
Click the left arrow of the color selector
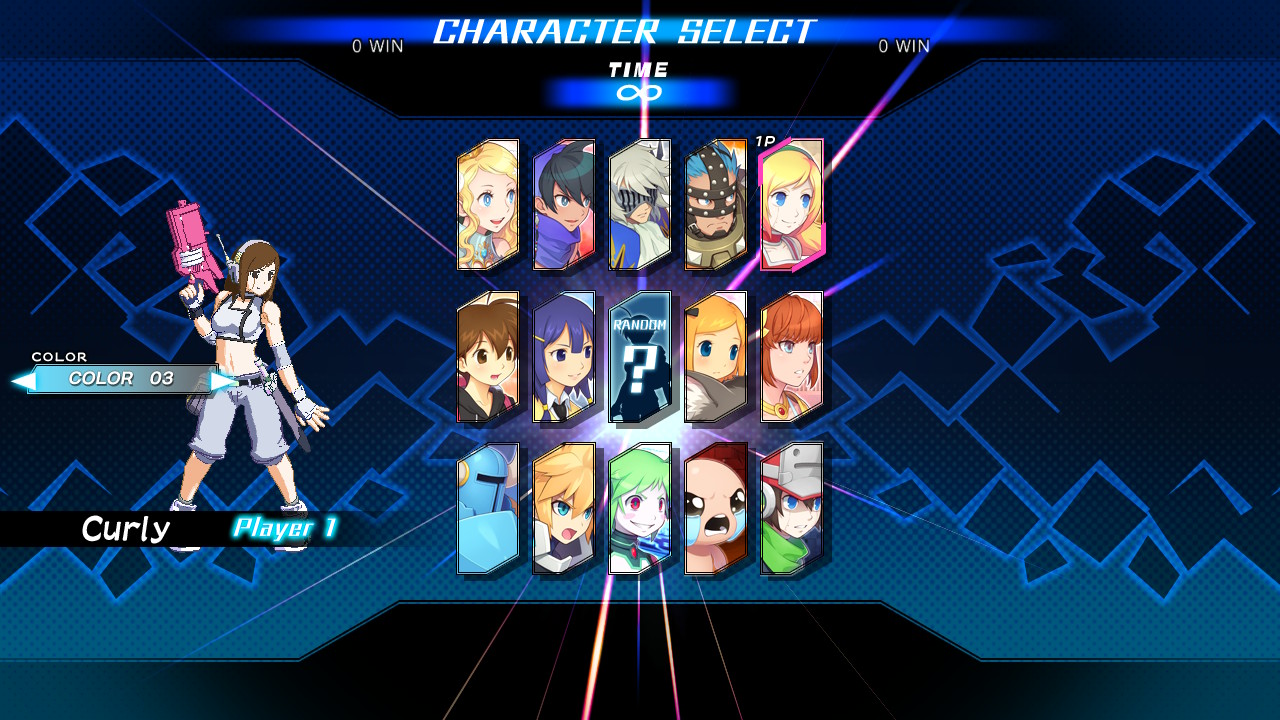tap(22, 381)
